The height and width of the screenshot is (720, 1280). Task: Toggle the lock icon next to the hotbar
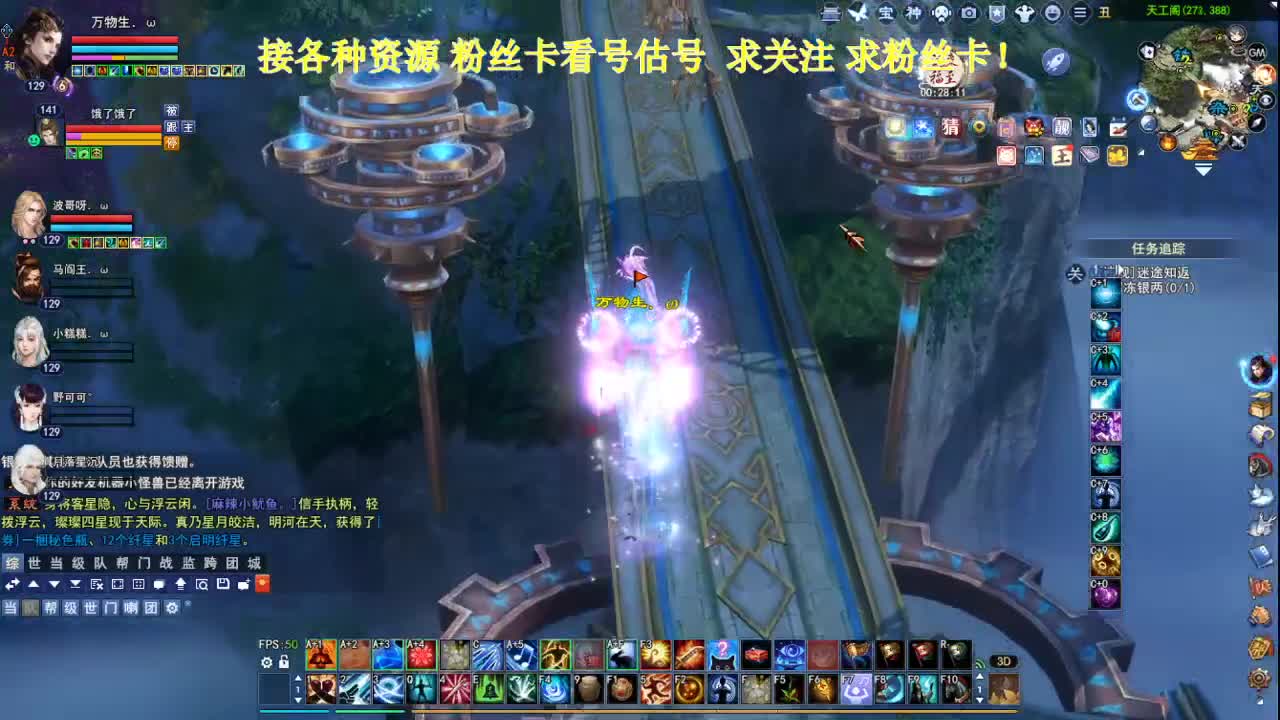tap(283, 662)
